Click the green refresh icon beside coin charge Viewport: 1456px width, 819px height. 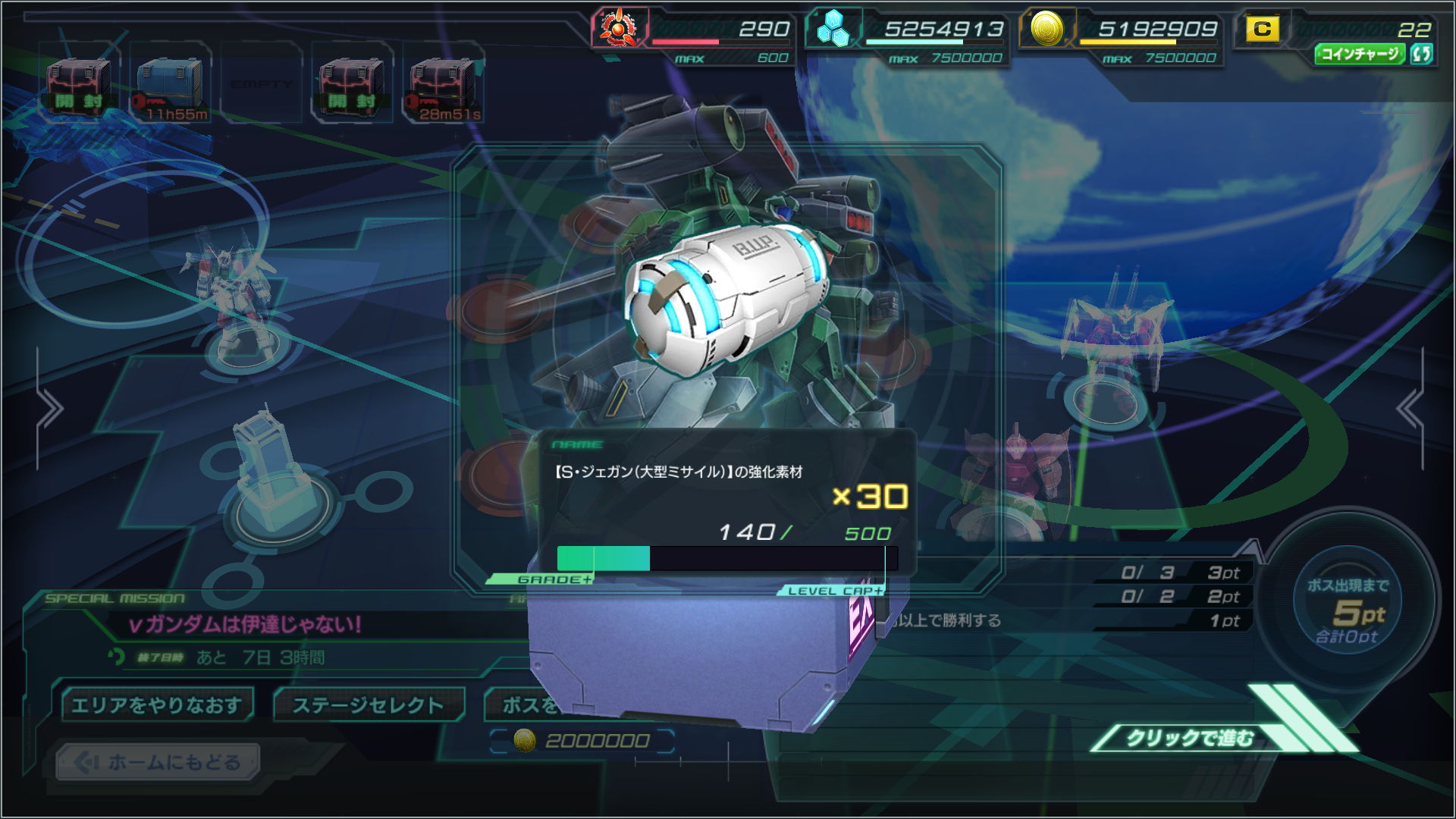[1422, 54]
